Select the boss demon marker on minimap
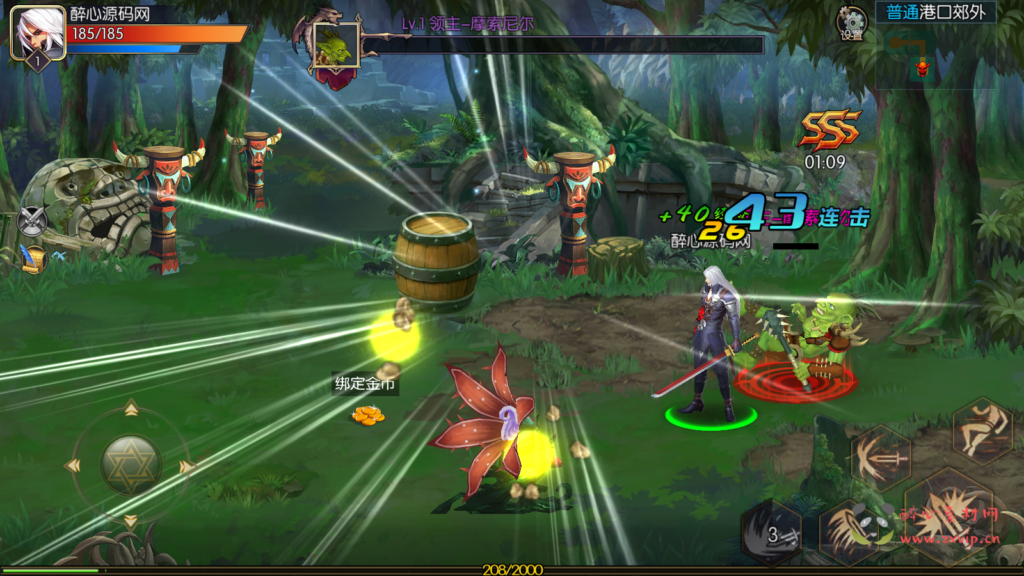The width and height of the screenshot is (1024, 576). tap(922, 67)
